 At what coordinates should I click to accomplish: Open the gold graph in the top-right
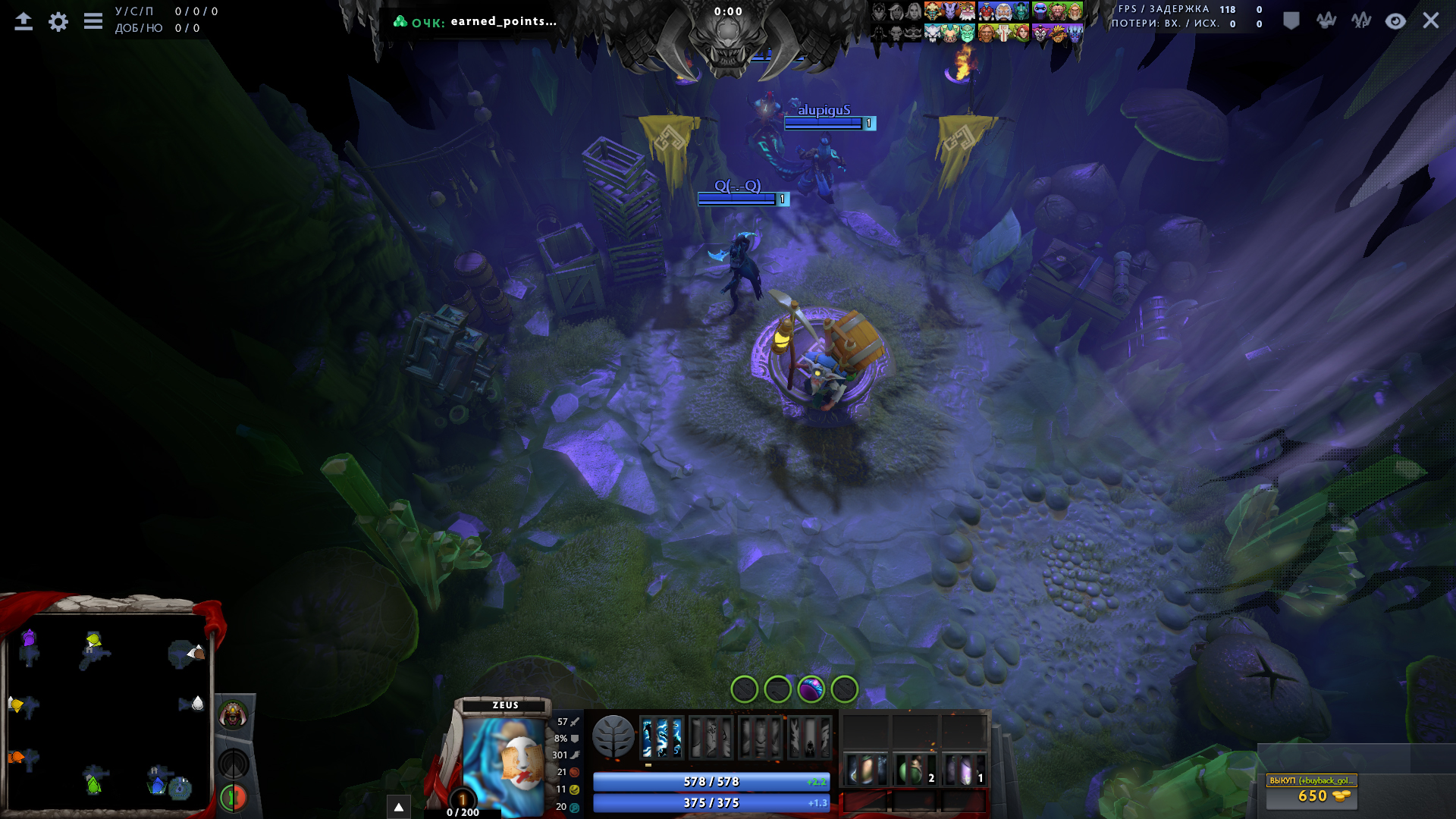pos(1326,20)
